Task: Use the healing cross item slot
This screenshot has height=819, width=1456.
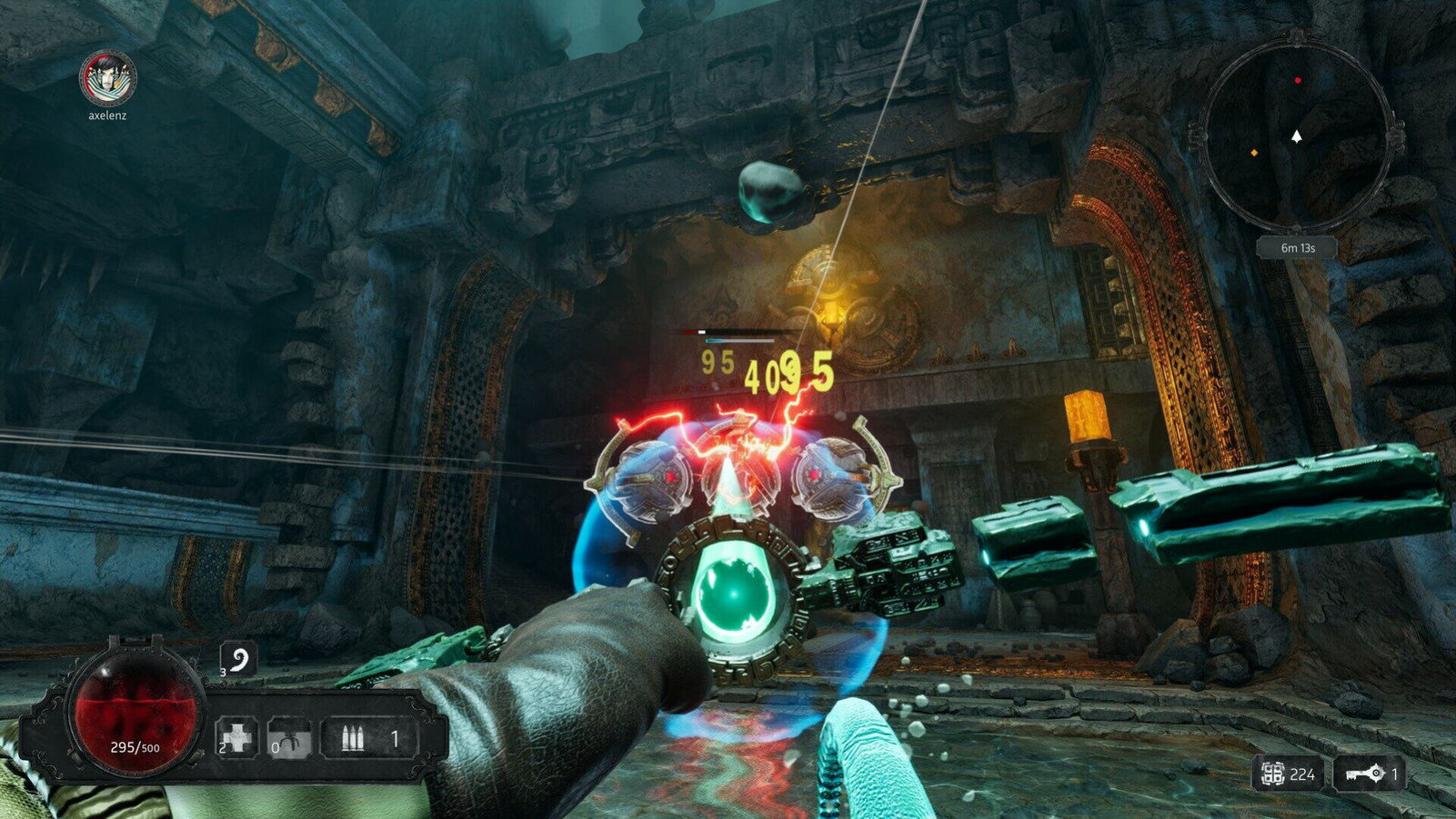Action: coord(236,738)
